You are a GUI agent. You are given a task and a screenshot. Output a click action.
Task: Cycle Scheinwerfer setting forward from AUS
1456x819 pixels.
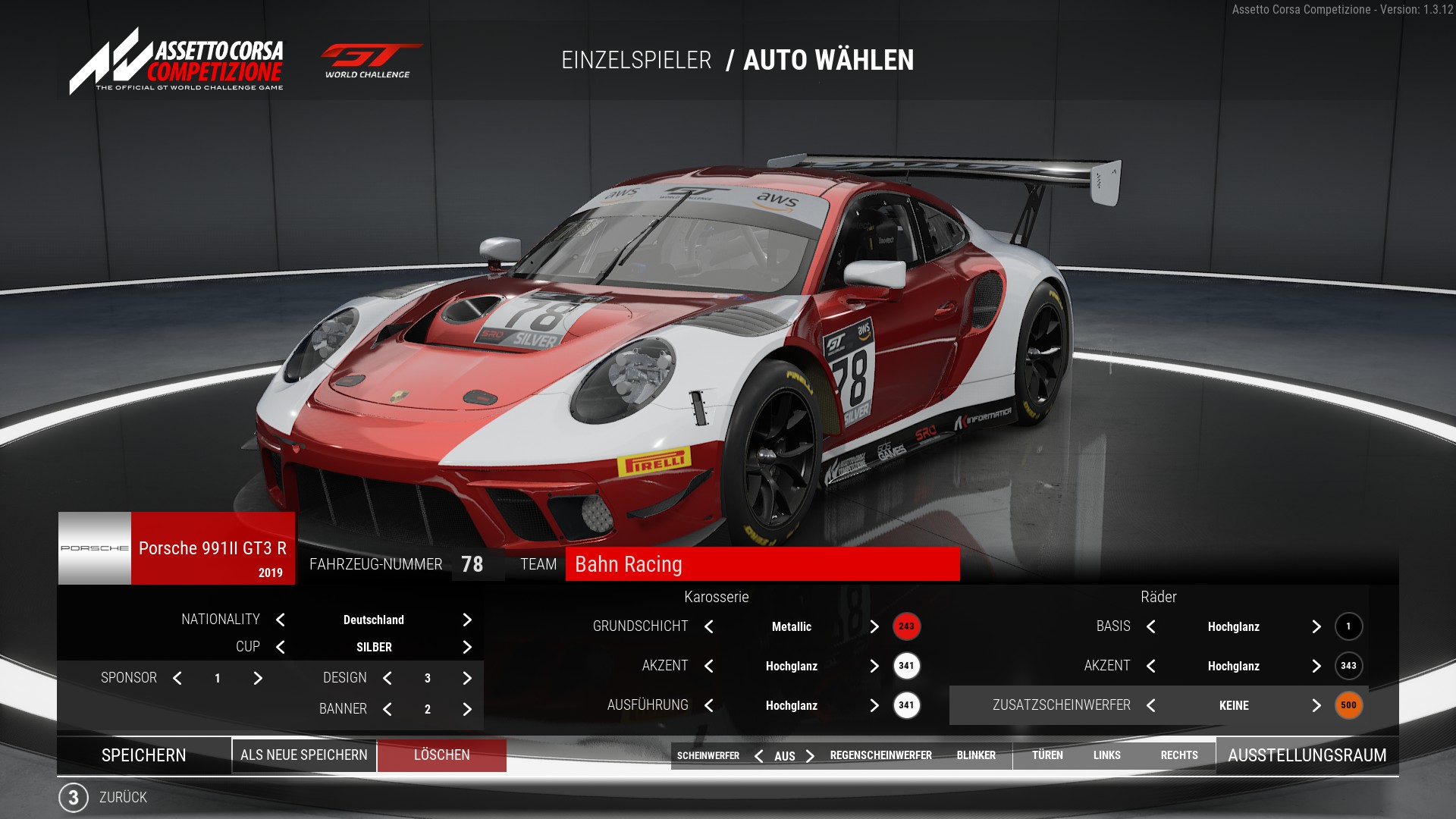[811, 756]
